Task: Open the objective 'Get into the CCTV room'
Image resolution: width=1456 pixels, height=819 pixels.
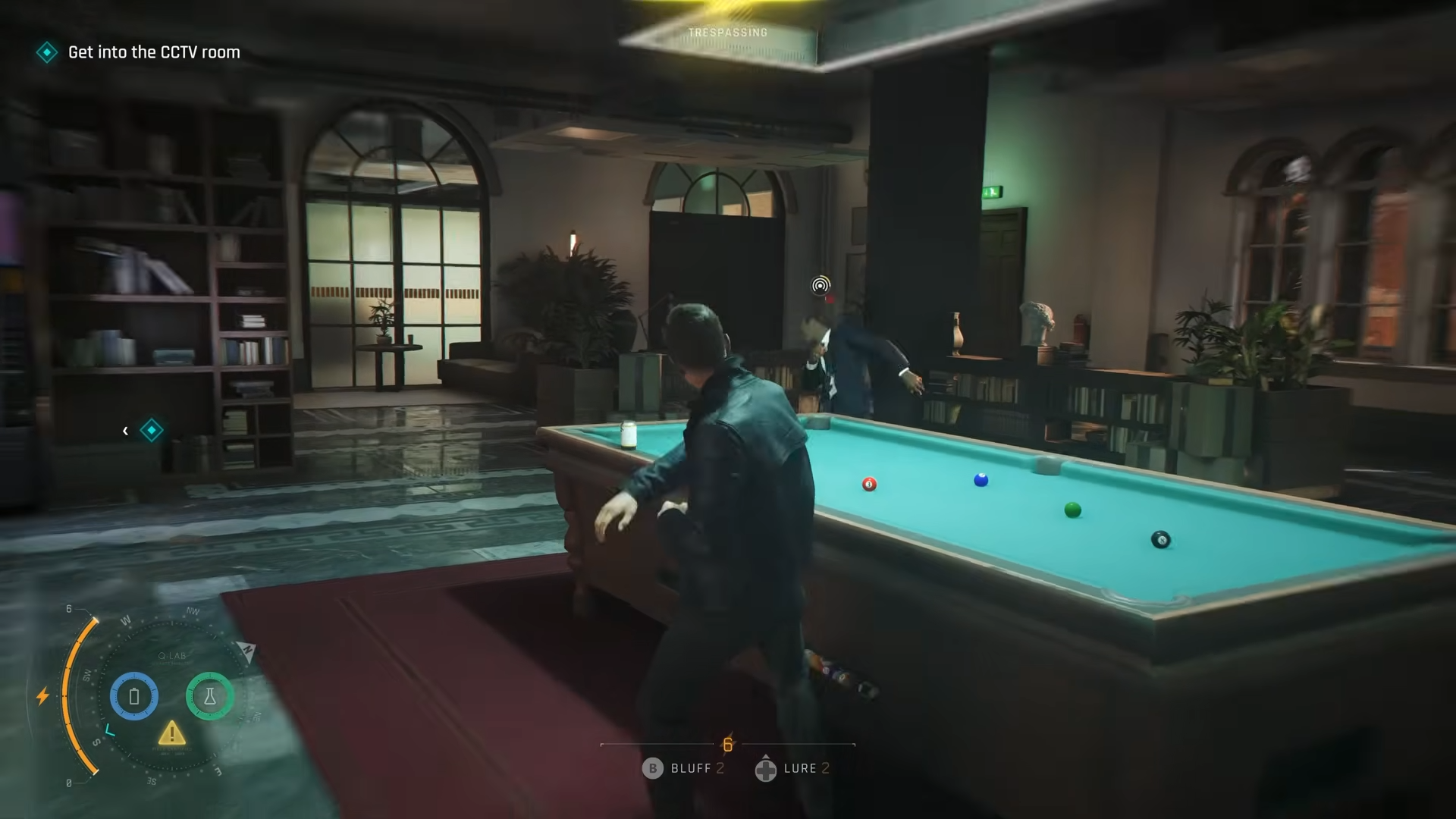Action: (152, 52)
